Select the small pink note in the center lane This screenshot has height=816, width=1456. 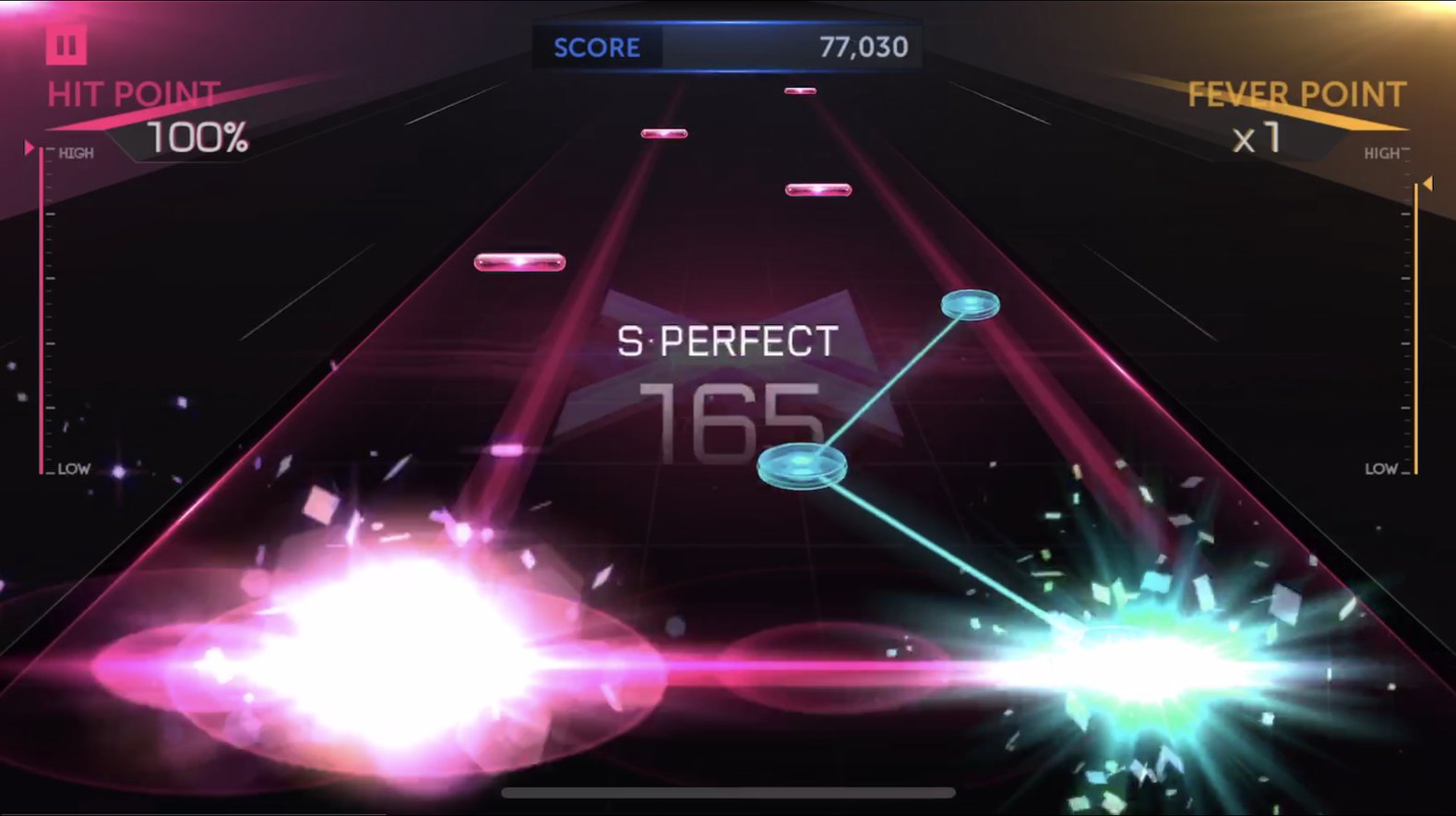pyautogui.click(x=664, y=132)
